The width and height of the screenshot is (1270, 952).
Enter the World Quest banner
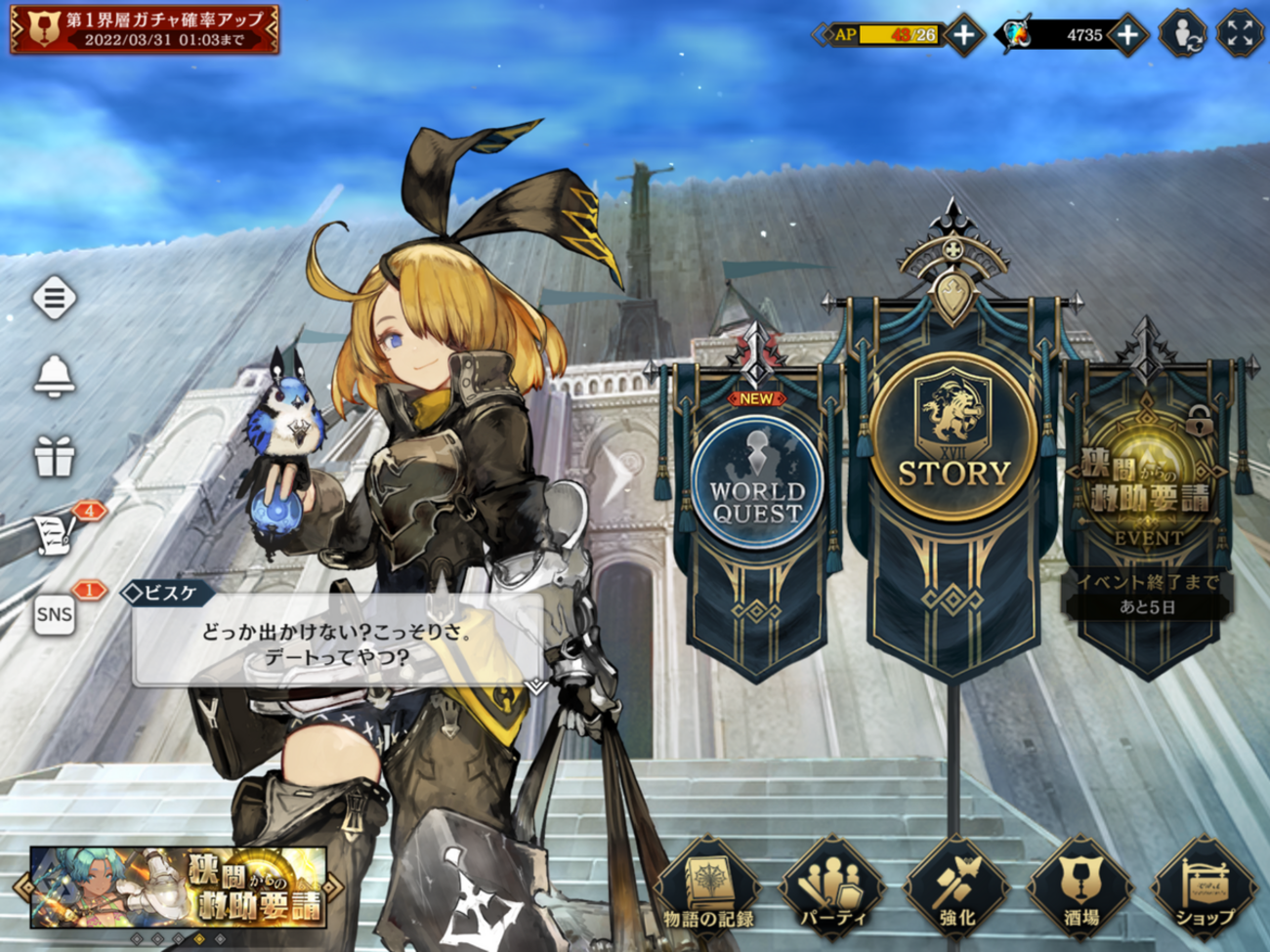click(x=756, y=483)
